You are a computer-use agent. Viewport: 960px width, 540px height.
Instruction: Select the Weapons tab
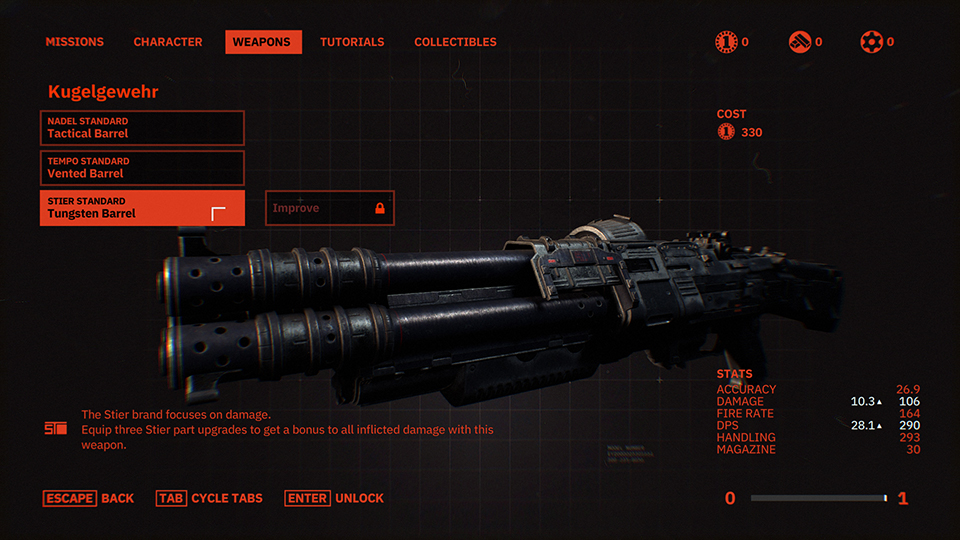pos(263,42)
